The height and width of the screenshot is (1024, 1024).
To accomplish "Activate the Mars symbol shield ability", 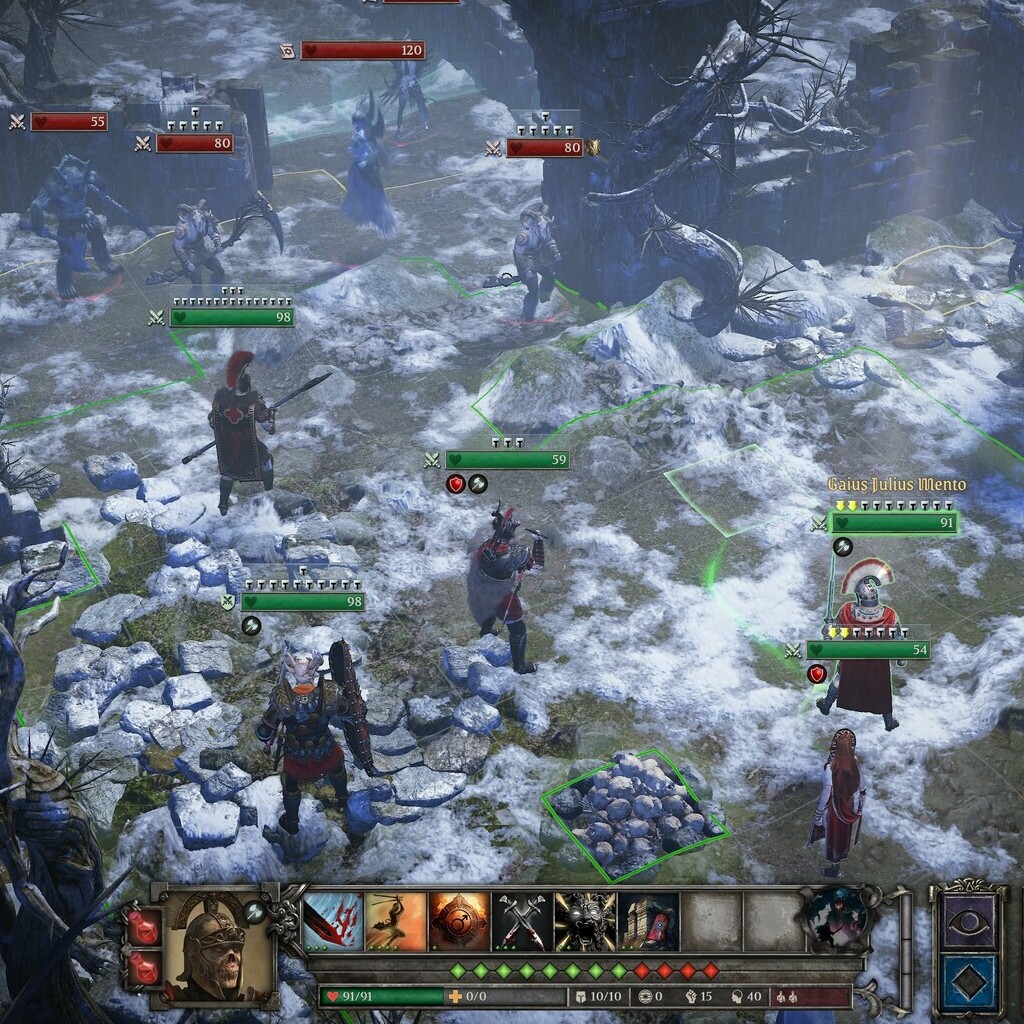I will [460, 921].
